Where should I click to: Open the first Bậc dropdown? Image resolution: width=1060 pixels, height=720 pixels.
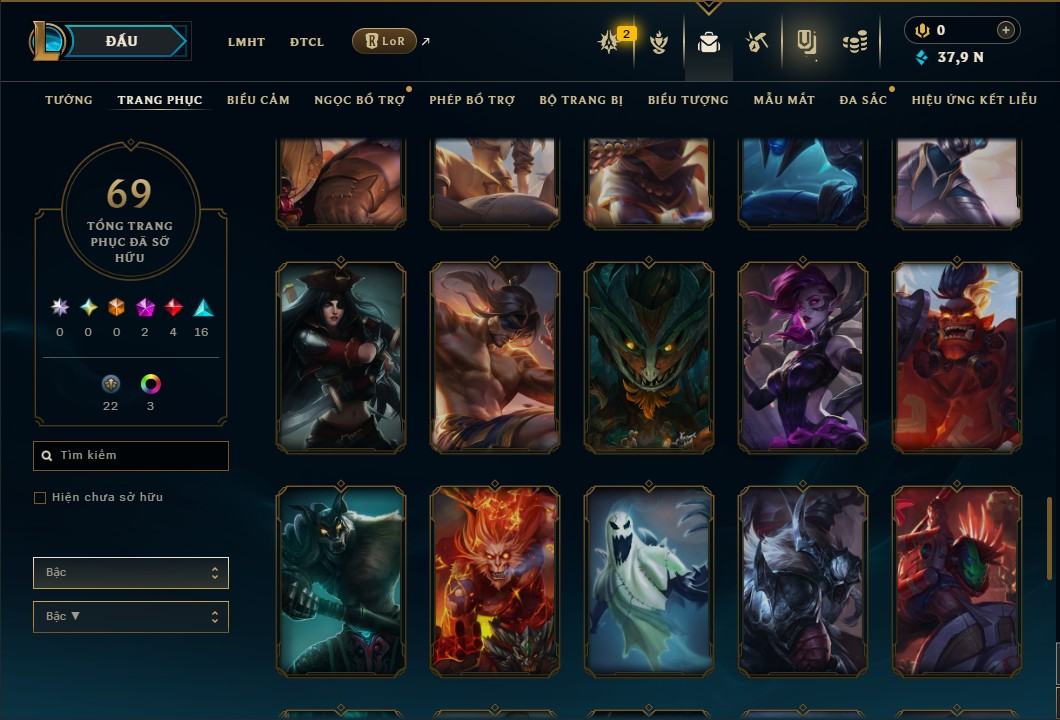(131, 573)
